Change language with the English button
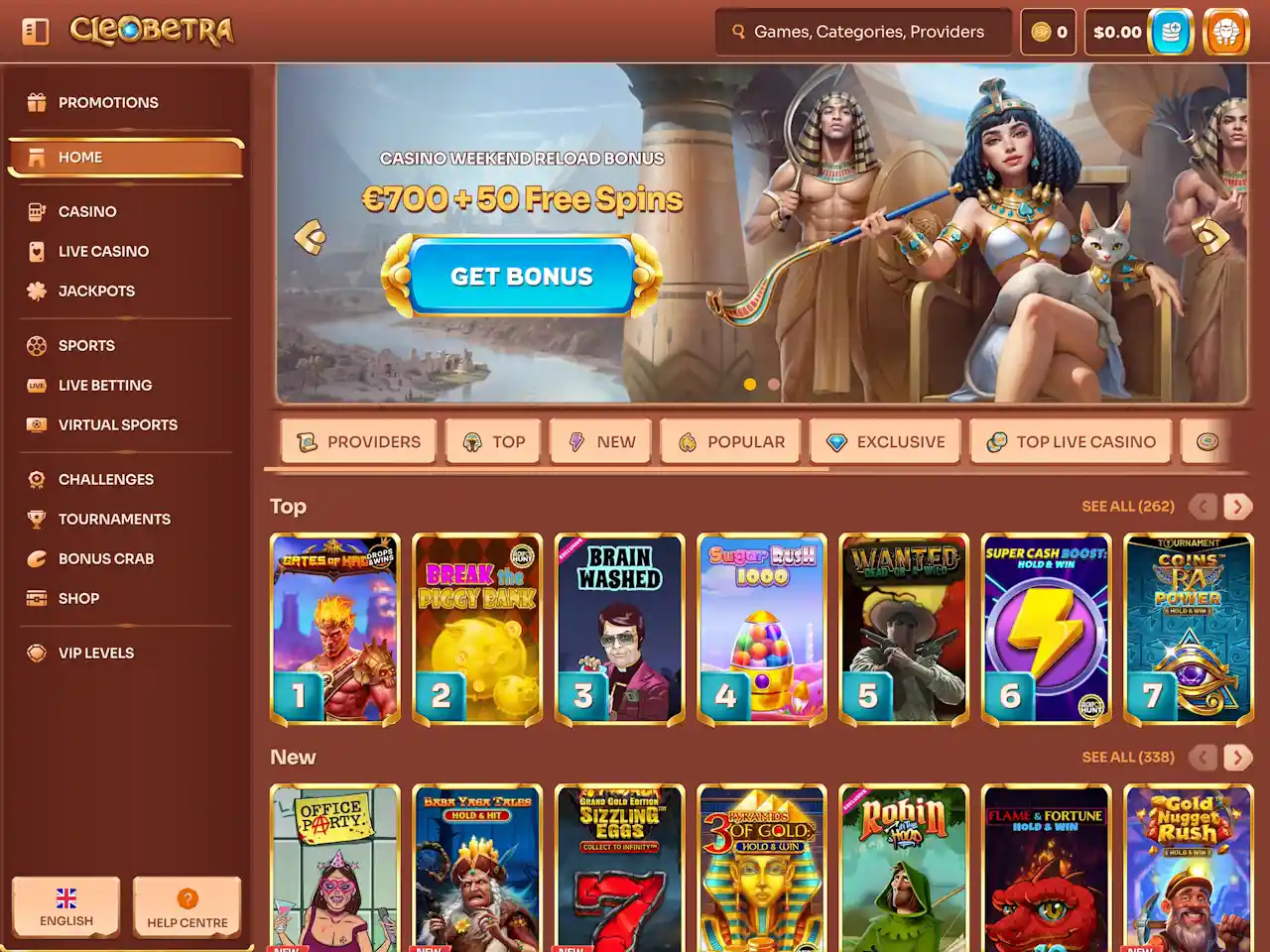This screenshot has height=952, width=1270. (x=66, y=906)
